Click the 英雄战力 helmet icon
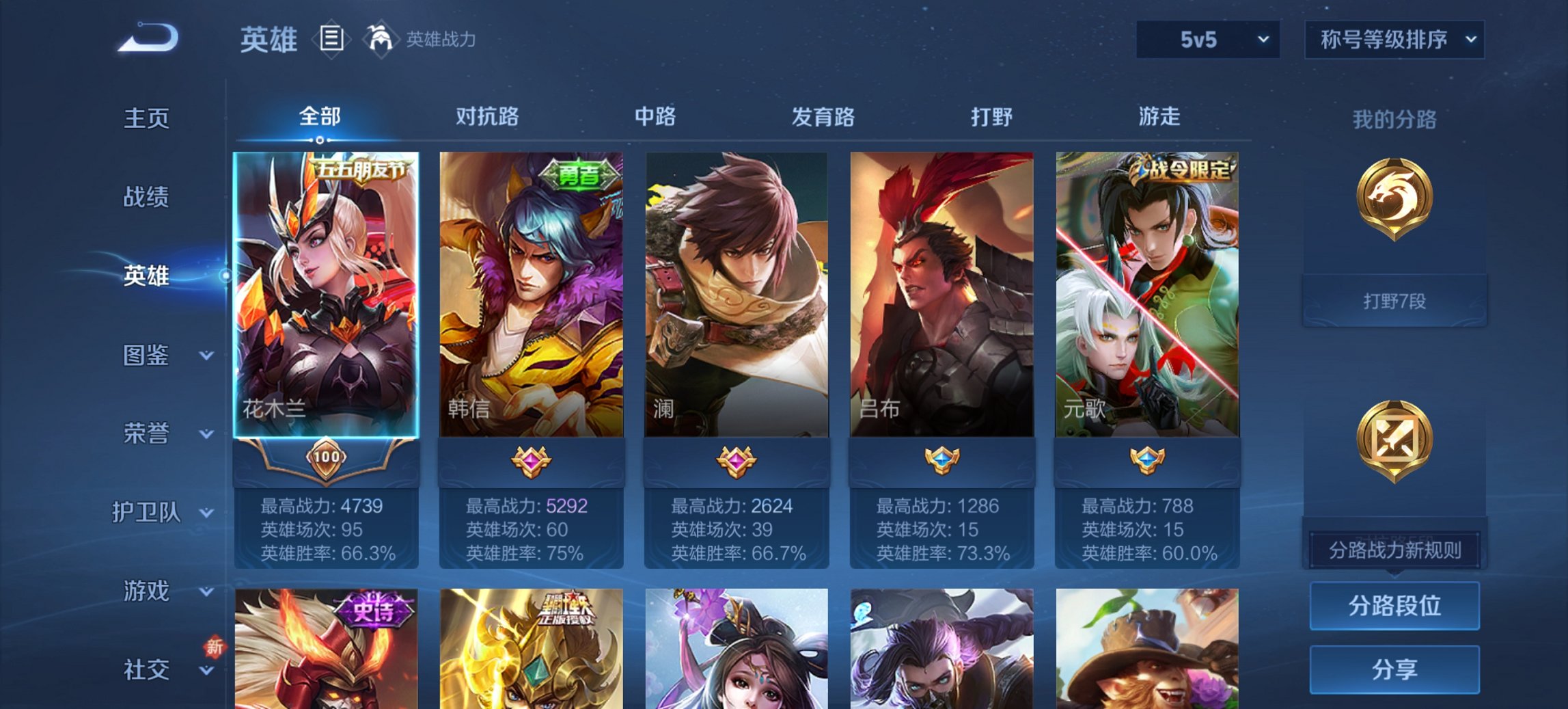Image resolution: width=1568 pixels, height=709 pixels. coord(381,40)
